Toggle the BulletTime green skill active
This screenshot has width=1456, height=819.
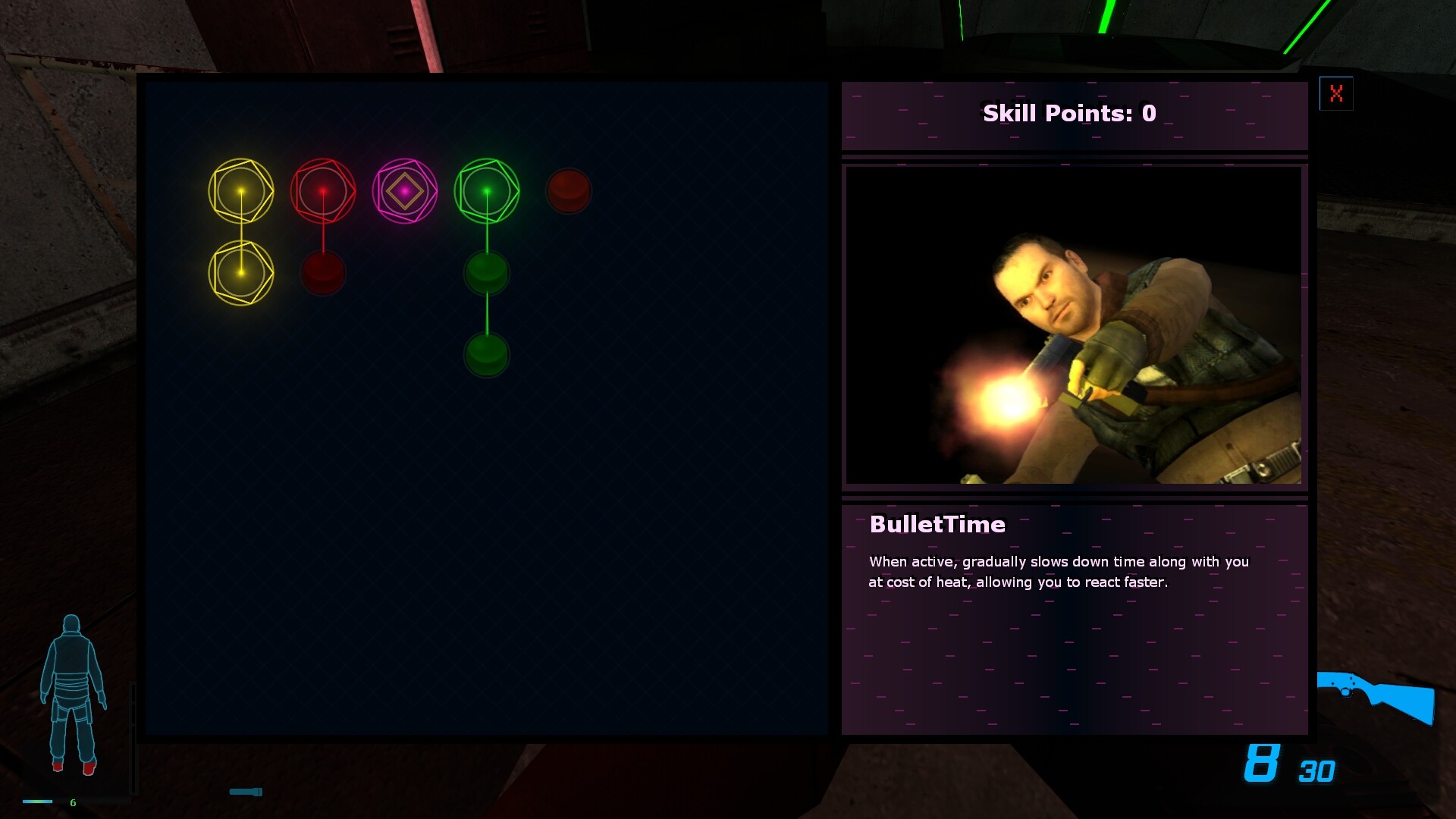coord(488,190)
